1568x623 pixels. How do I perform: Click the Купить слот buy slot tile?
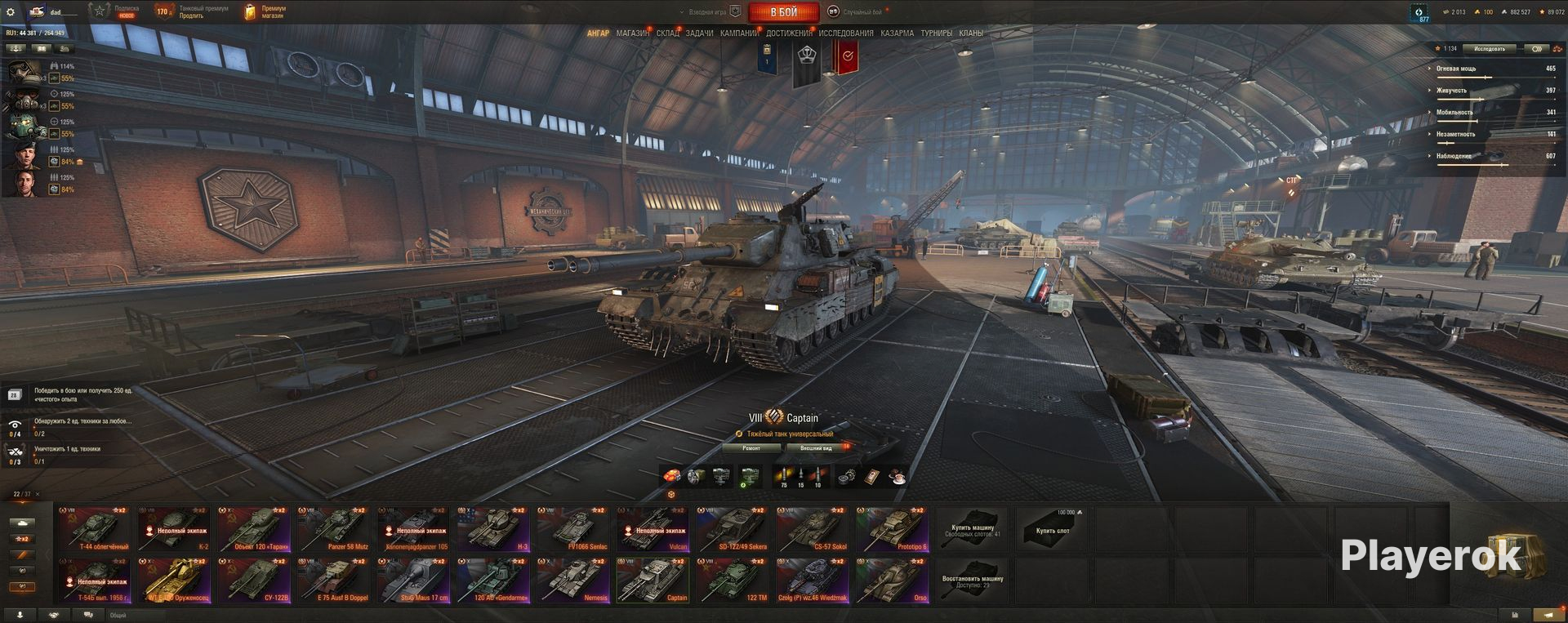coord(1052,529)
